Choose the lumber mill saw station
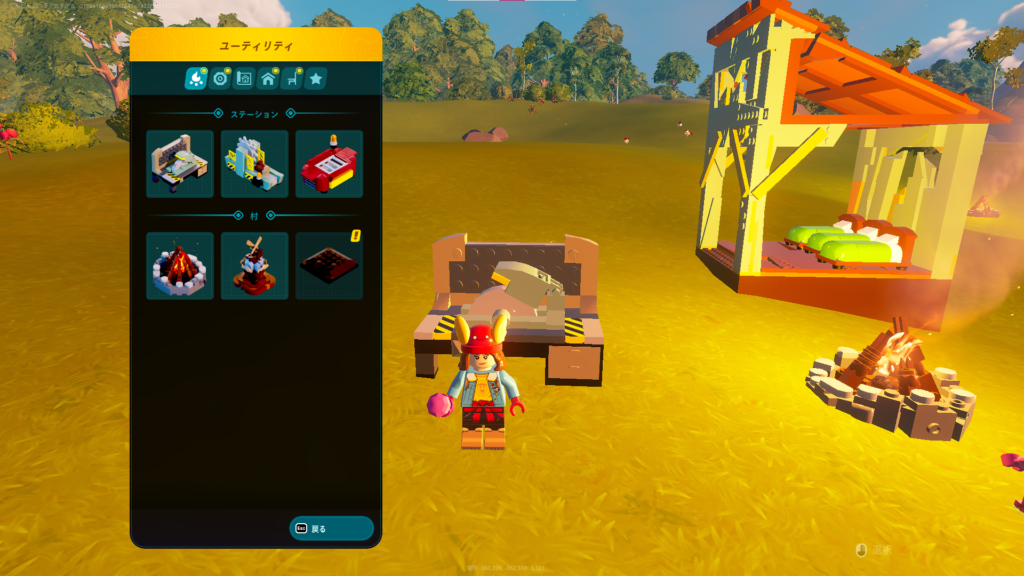Viewport: 1024px width, 576px height. coord(254,164)
